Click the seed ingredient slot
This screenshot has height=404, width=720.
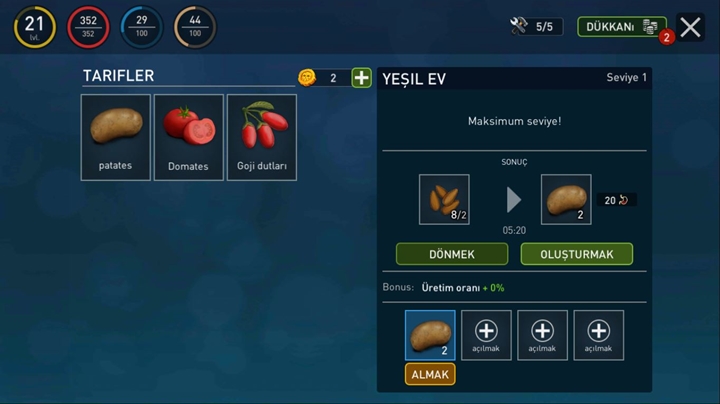tap(444, 199)
